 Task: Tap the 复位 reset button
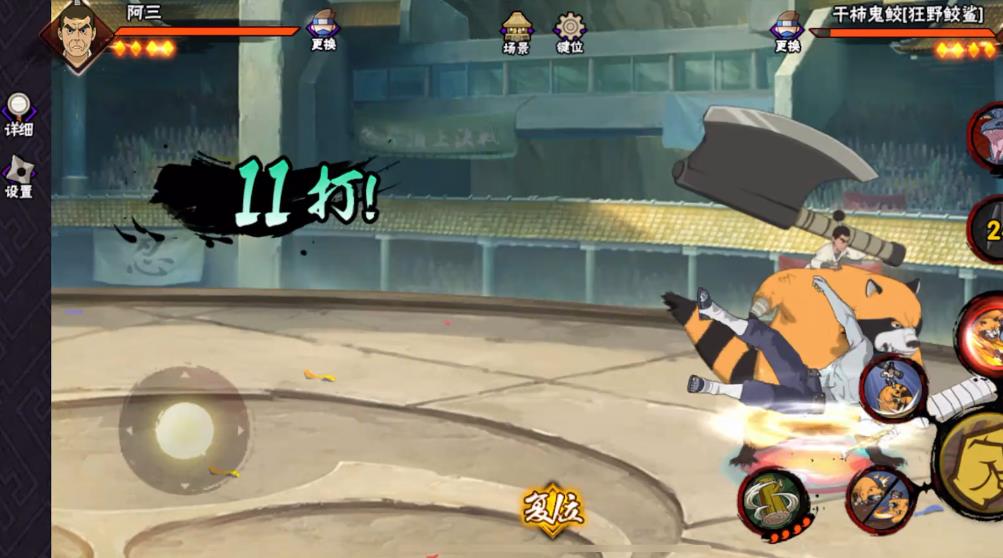(552, 509)
